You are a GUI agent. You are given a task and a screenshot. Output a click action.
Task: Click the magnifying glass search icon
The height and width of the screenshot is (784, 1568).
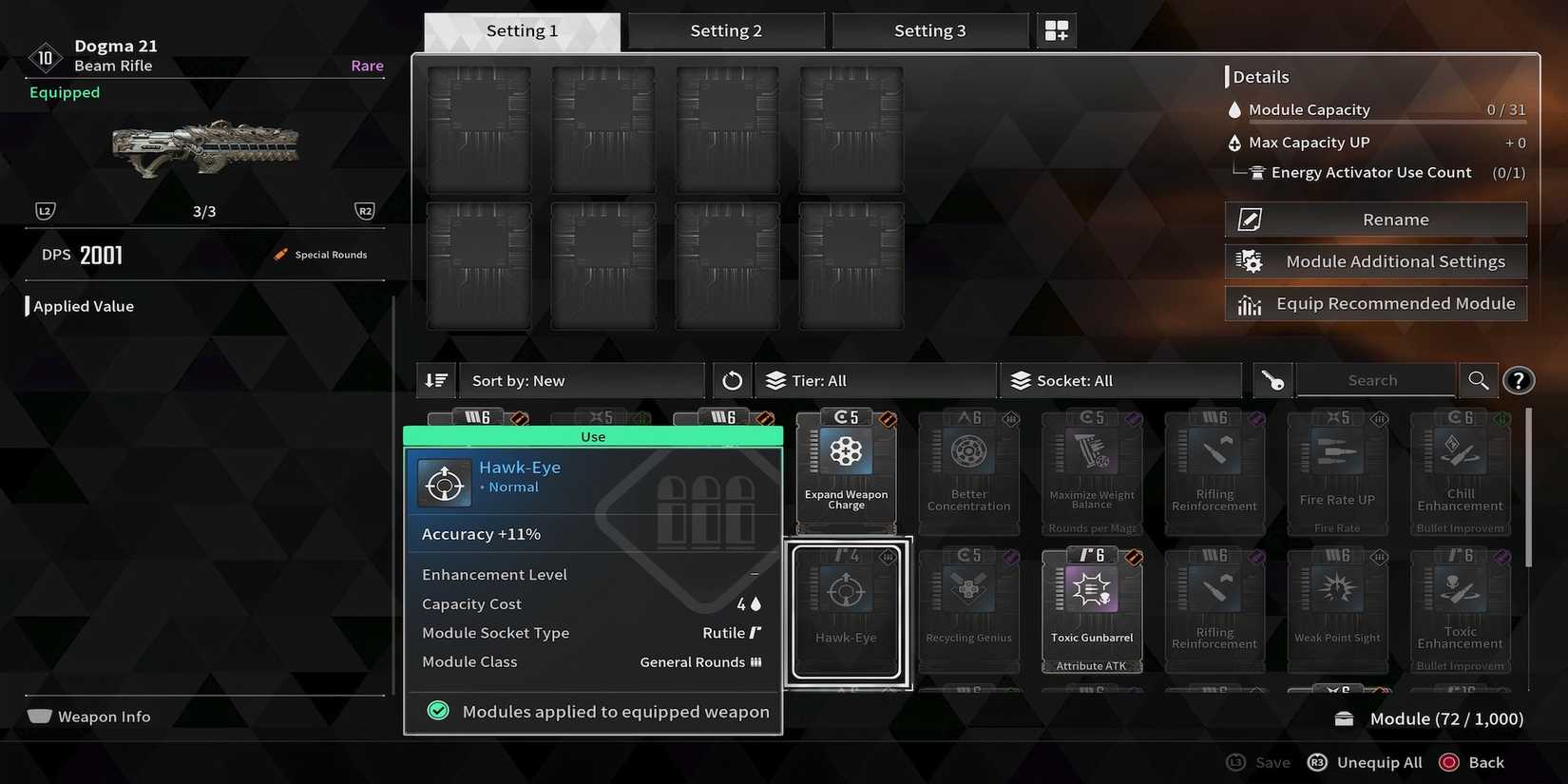click(1479, 379)
